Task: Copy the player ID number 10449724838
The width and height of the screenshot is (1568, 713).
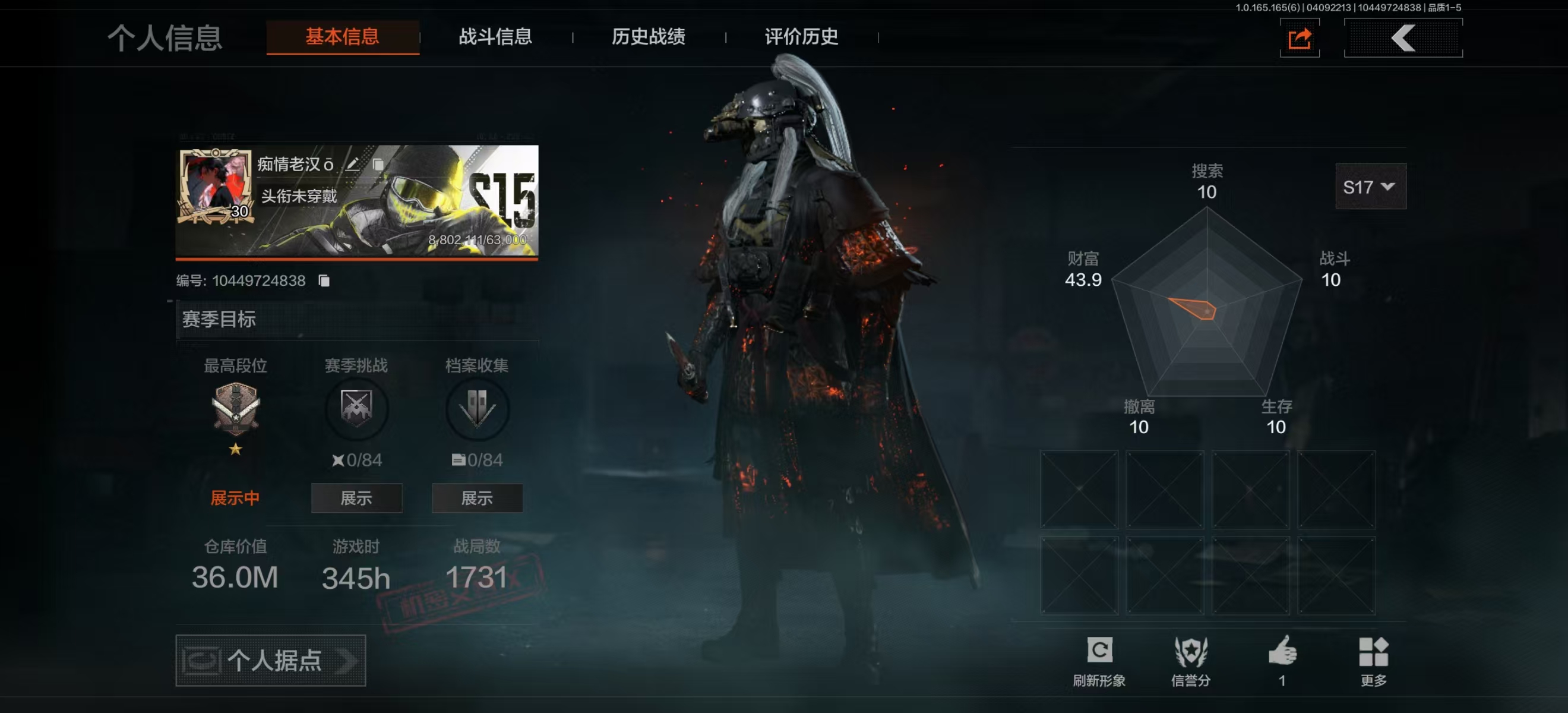Action: tap(324, 280)
